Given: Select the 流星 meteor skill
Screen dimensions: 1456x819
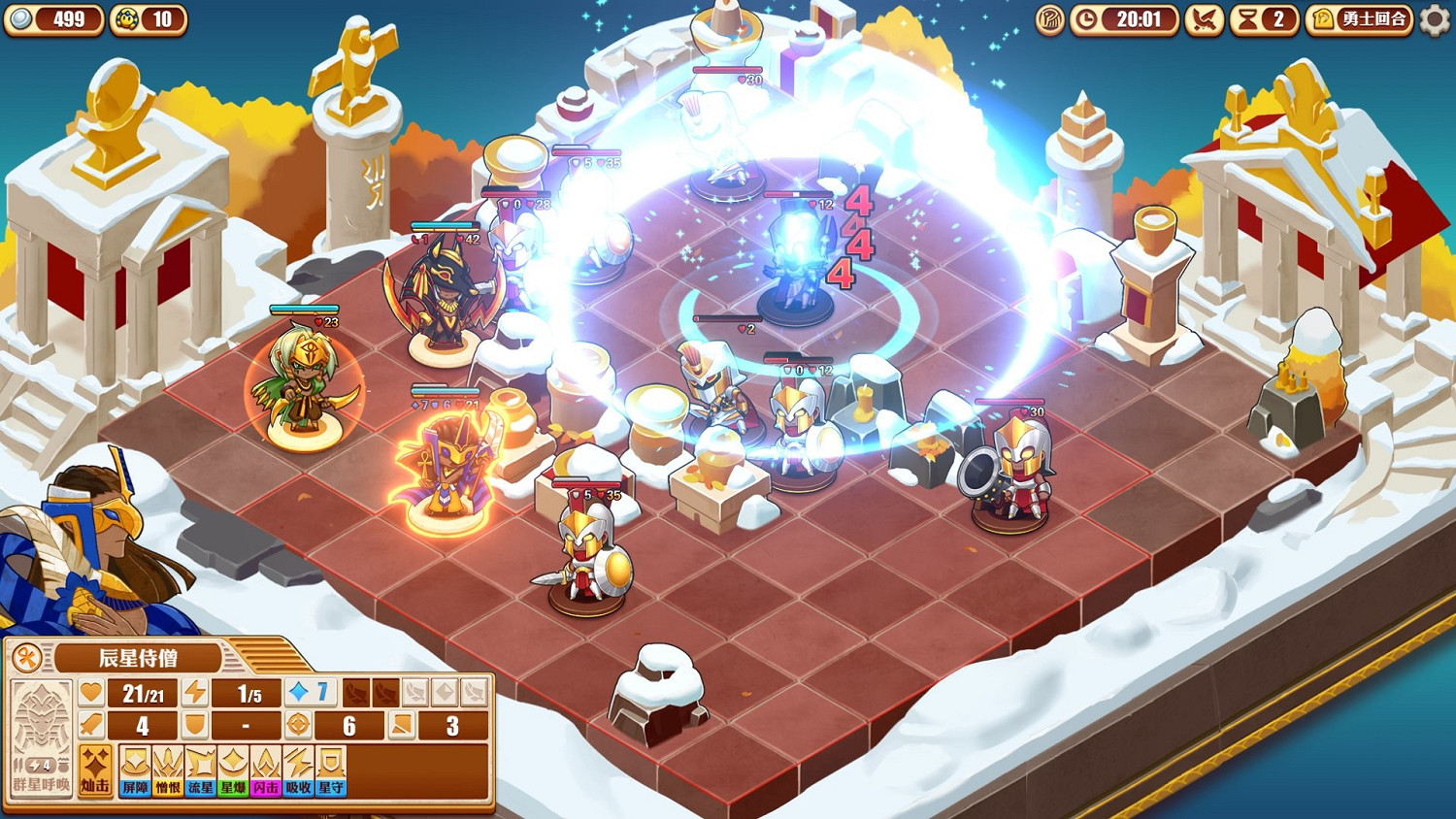Looking at the screenshot, I should coord(199,770).
